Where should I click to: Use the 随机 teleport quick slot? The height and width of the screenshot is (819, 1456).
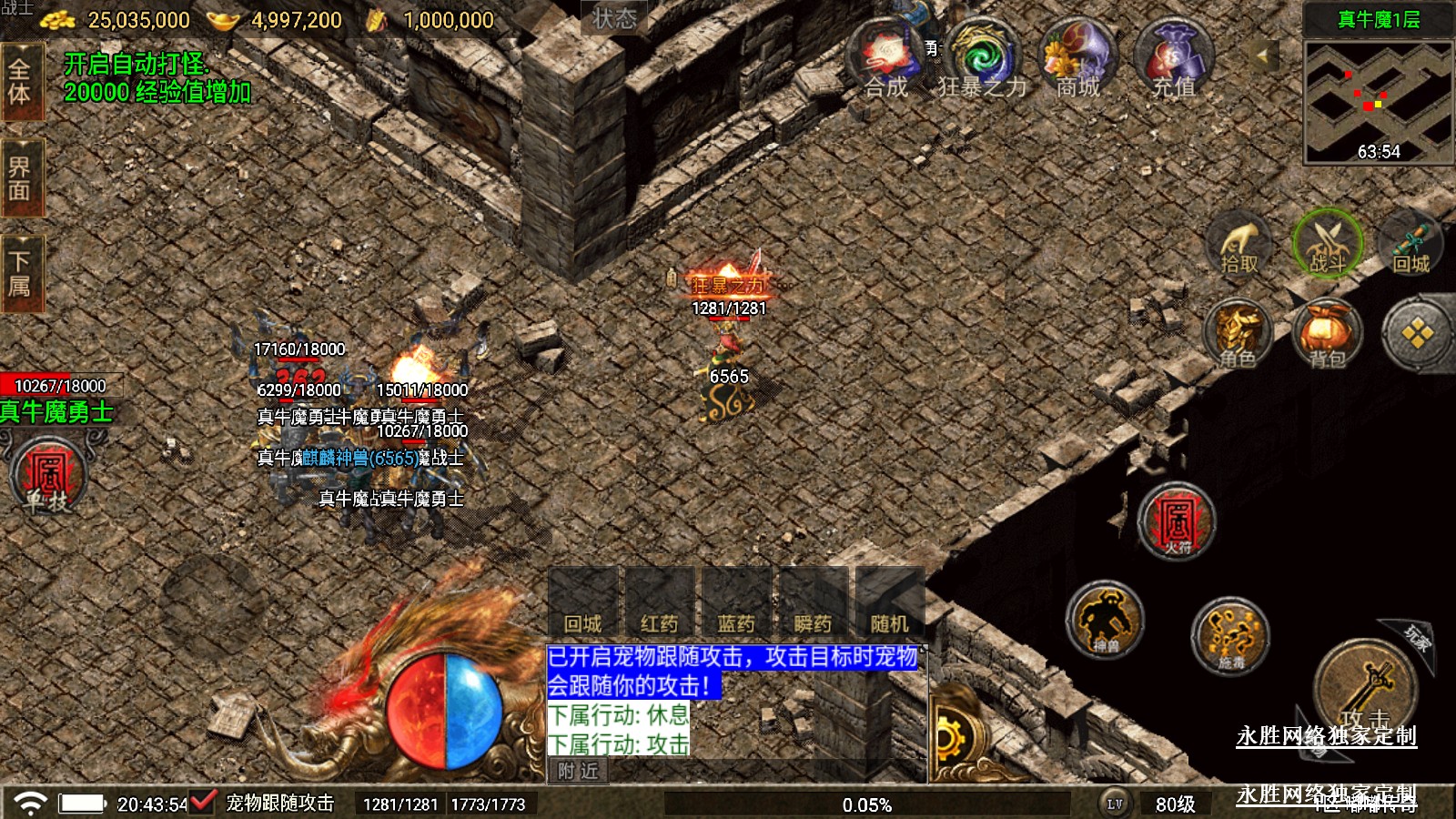[x=889, y=602]
